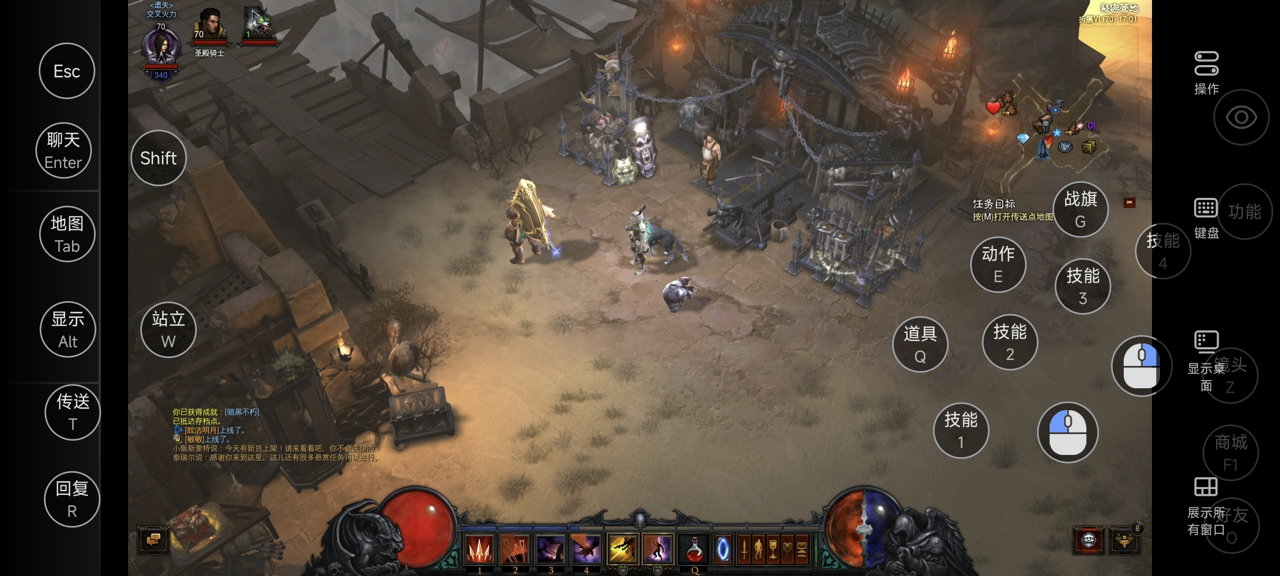This screenshot has height=576, width=1280.
Task: Click the blue town portal icon
Action: [723, 548]
